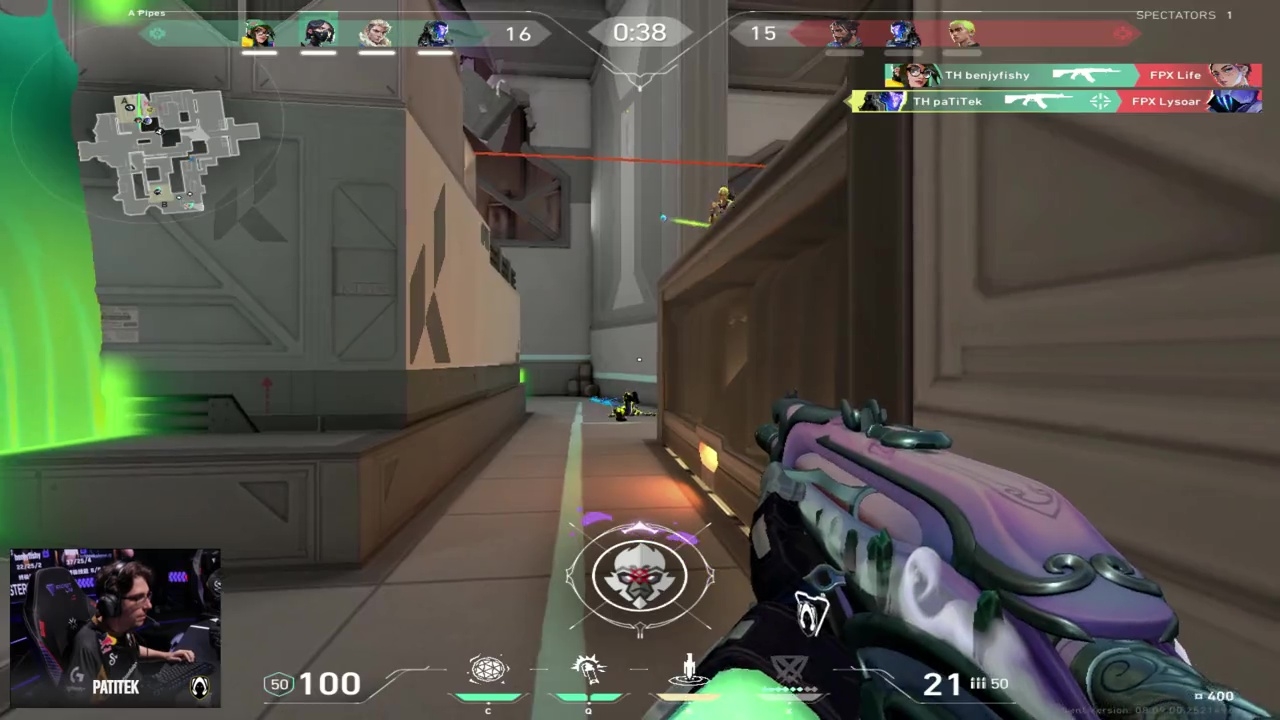Click the minimap of the map

click(168, 150)
